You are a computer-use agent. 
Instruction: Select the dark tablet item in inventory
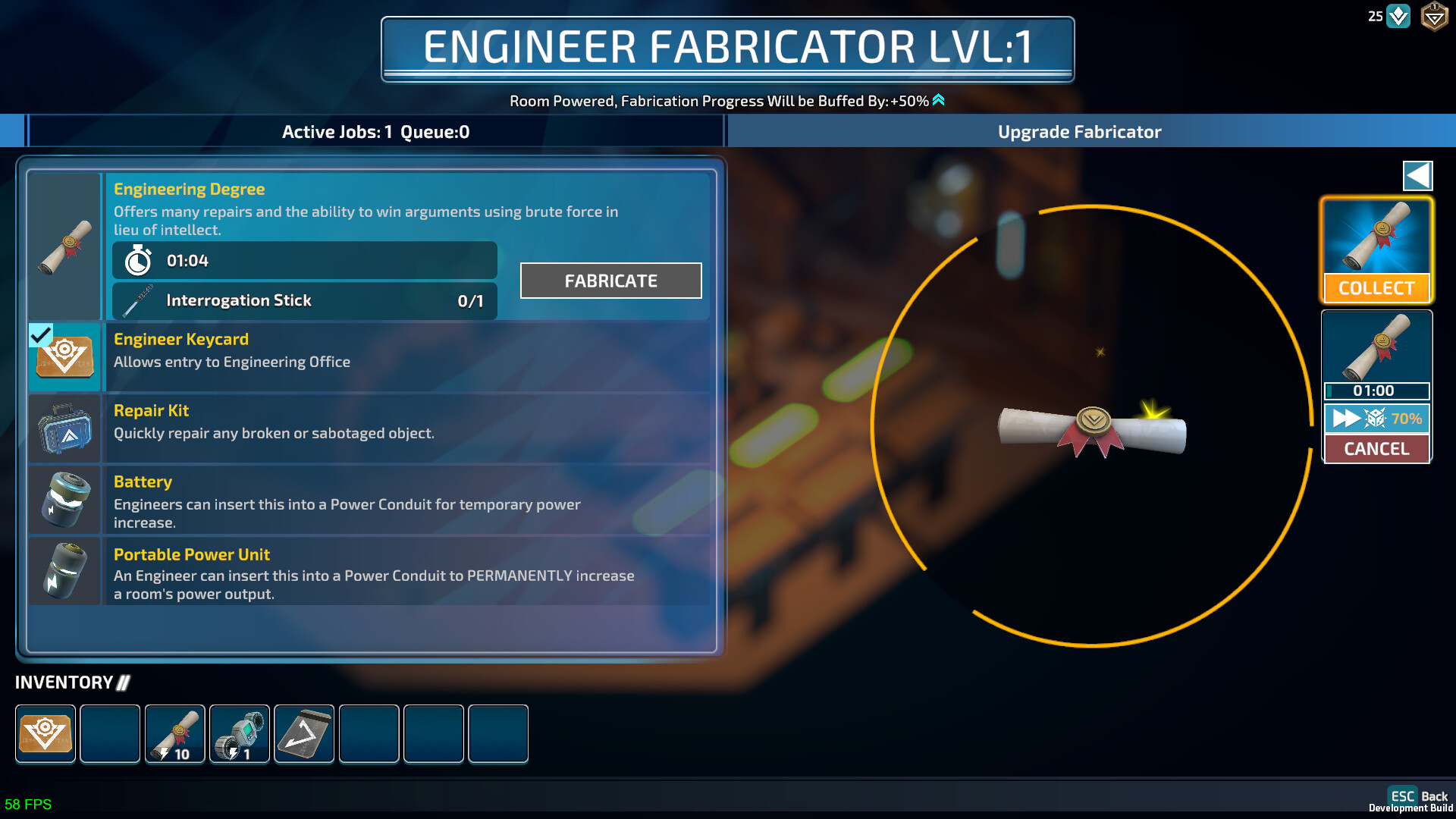coord(303,733)
